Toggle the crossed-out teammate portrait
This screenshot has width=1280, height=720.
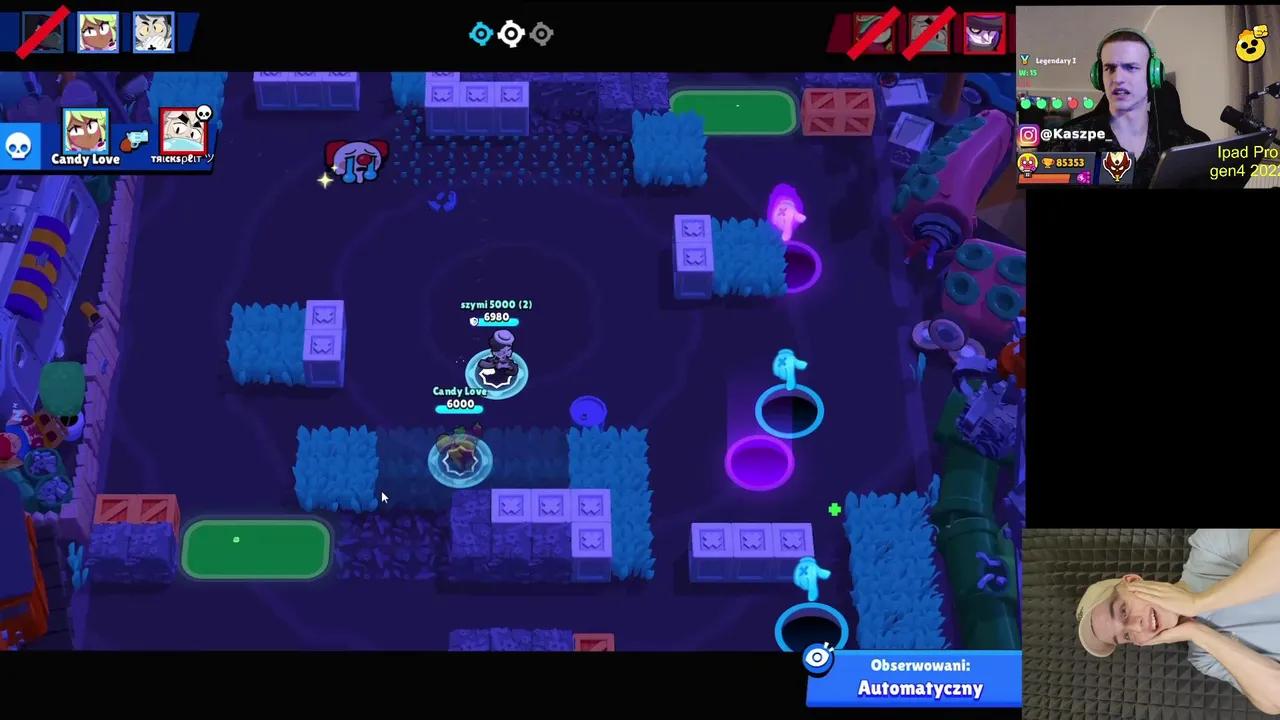click(x=42, y=32)
